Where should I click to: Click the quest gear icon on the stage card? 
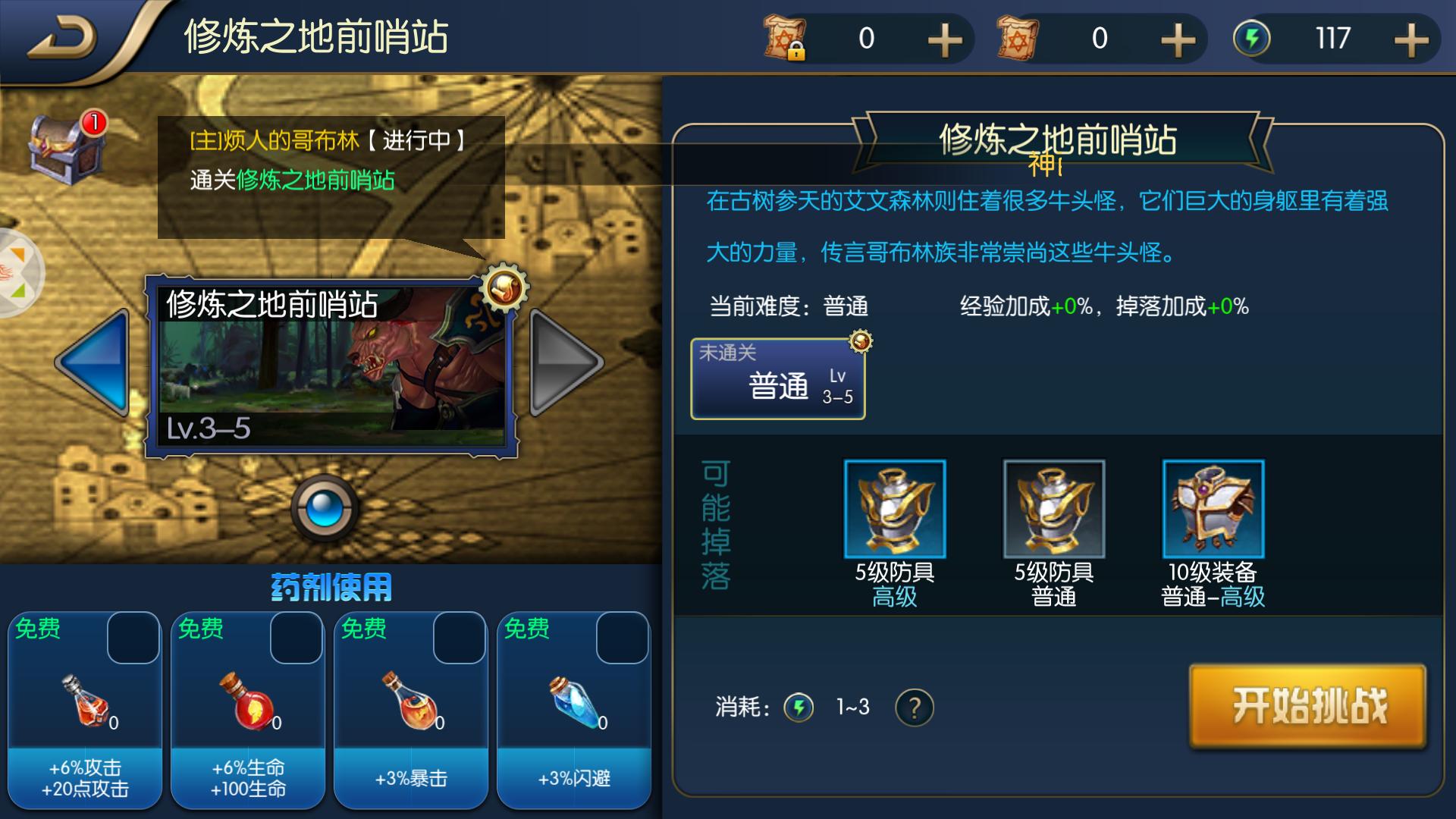point(504,288)
